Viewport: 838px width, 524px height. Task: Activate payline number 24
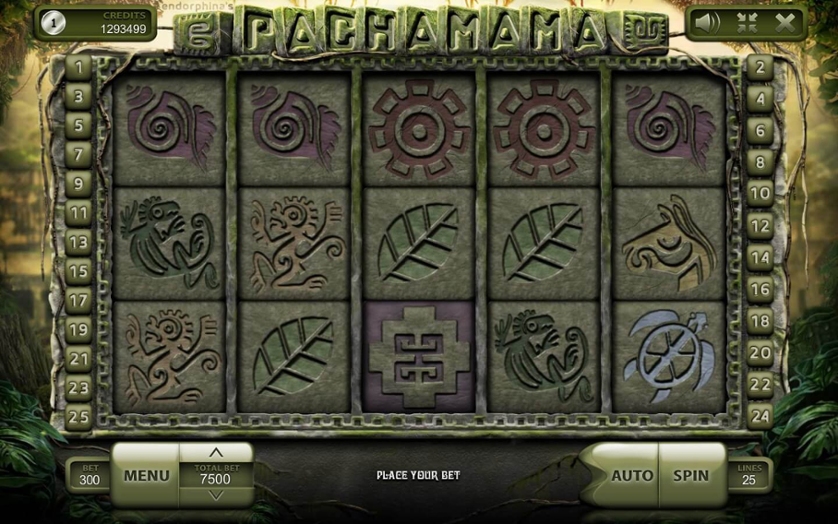click(x=760, y=414)
